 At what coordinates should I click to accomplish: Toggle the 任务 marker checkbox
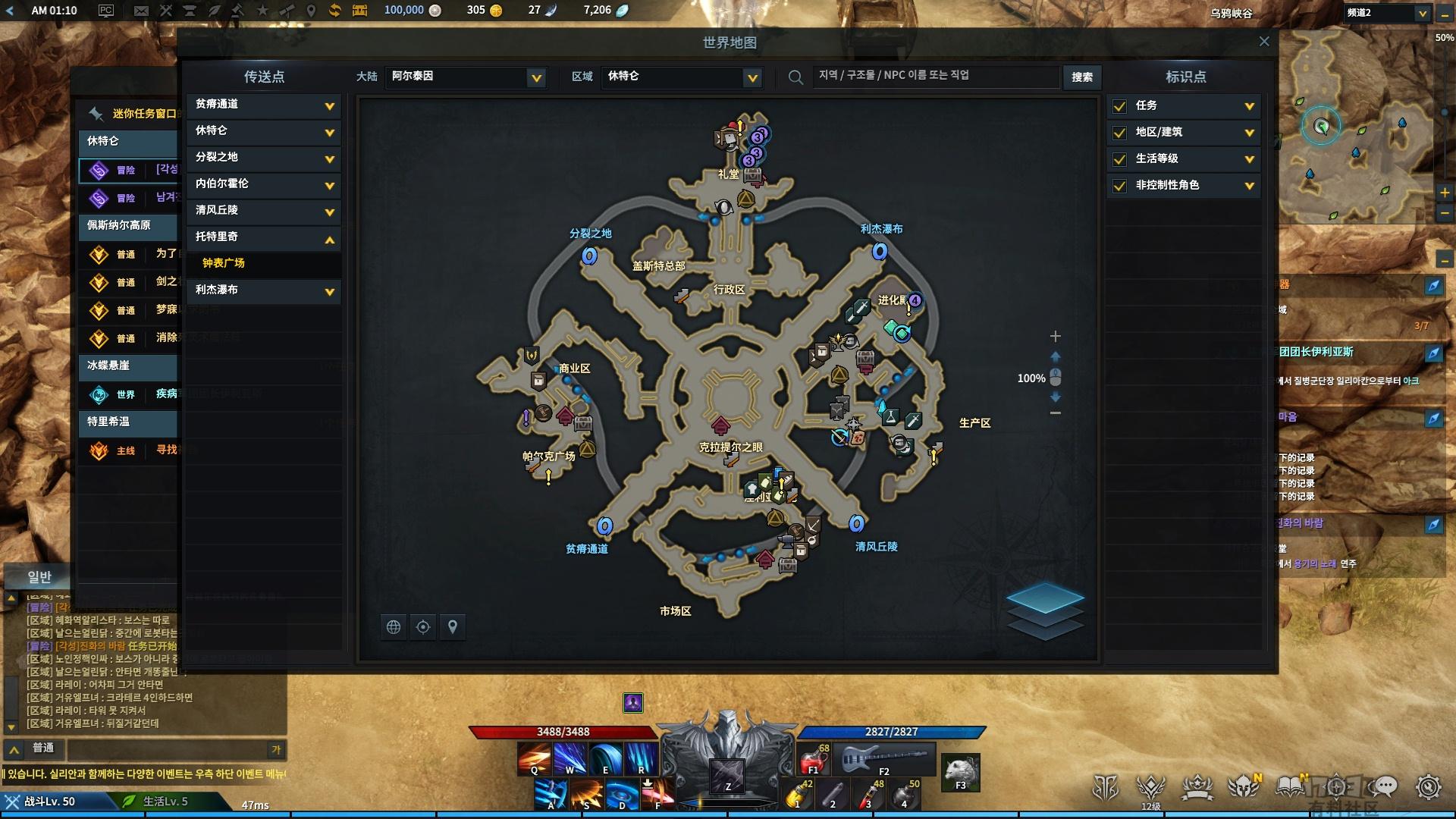coord(1119,106)
